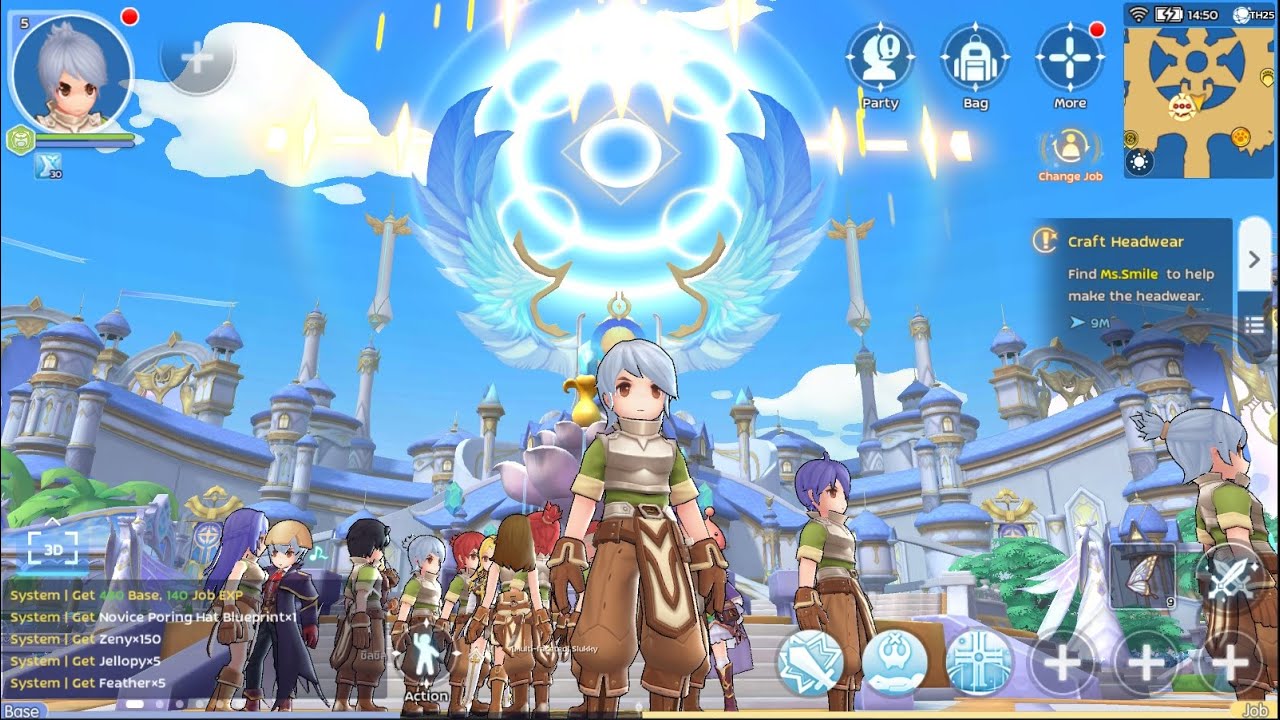Viewport: 1280px width, 720px height.
Task: Use the butterfly wing item
Action: [1142, 576]
